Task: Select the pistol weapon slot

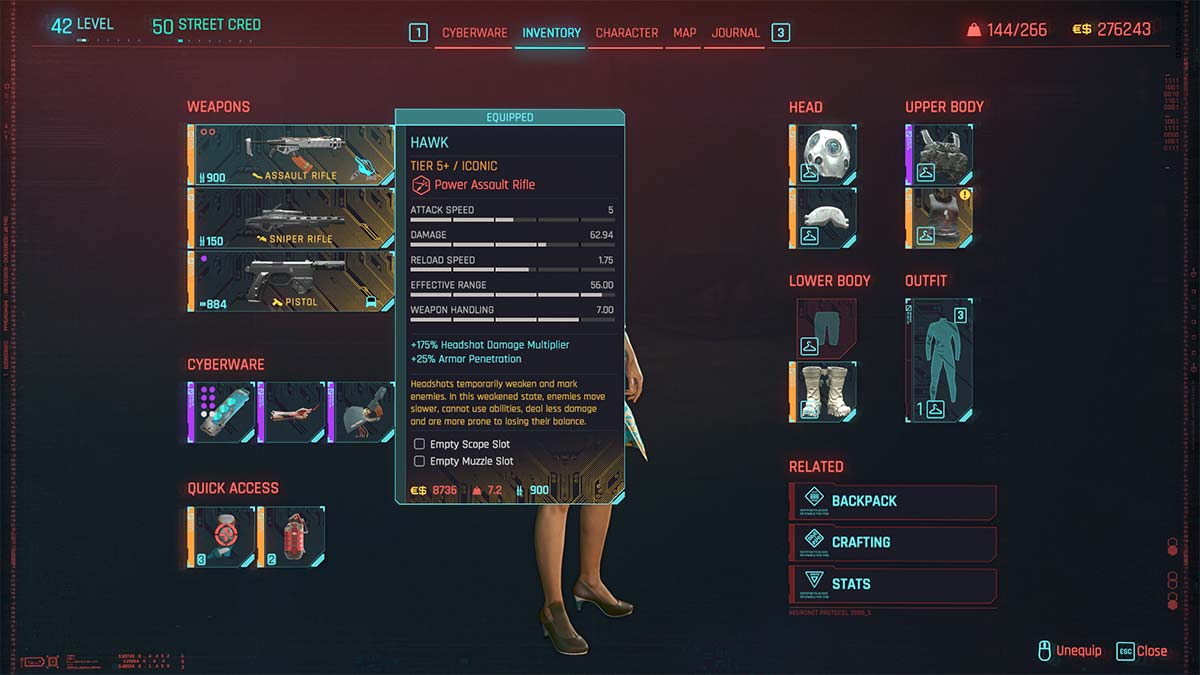Action: coord(291,281)
